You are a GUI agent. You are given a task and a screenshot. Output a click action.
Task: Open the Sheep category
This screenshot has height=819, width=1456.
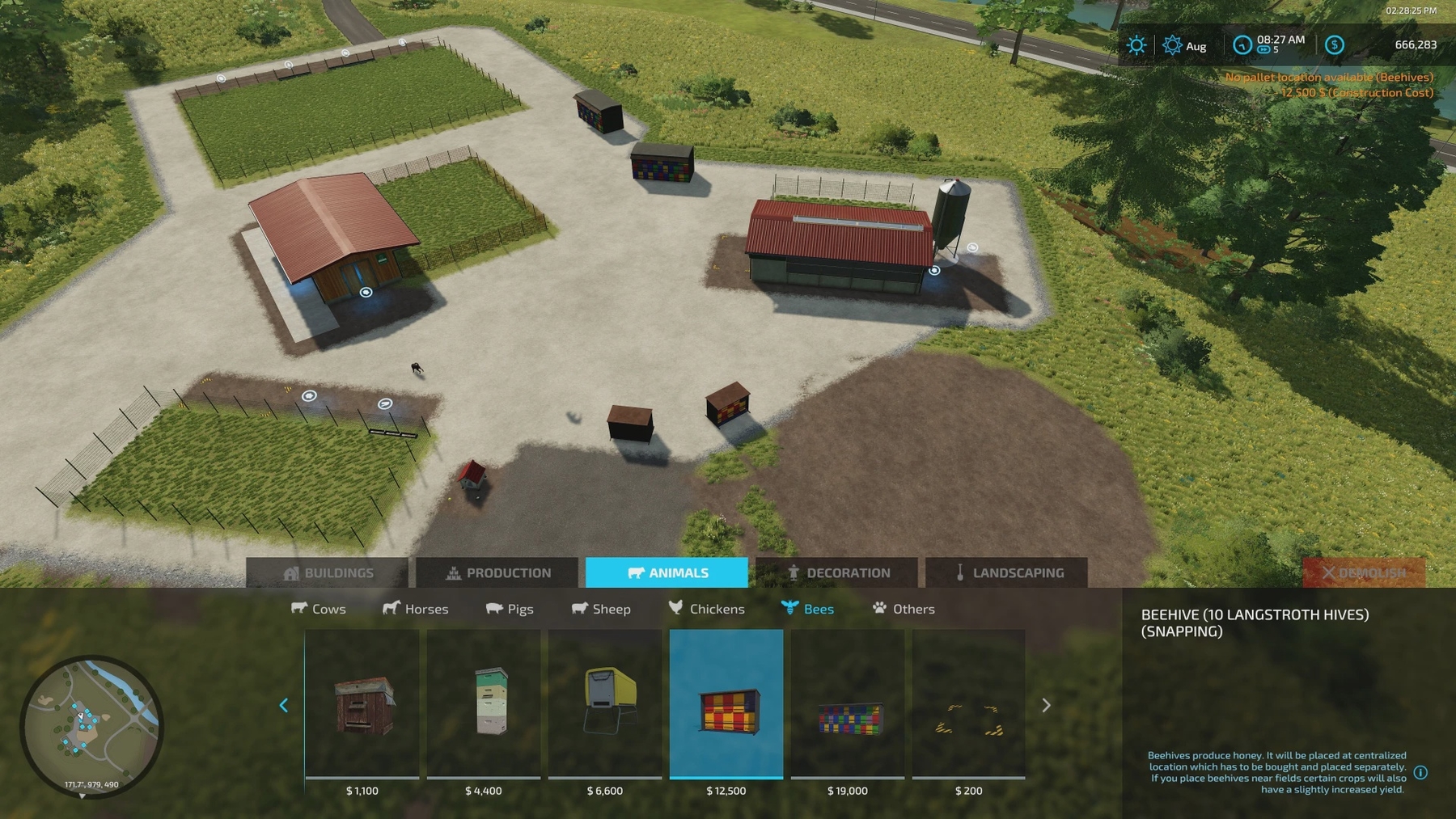pos(601,609)
